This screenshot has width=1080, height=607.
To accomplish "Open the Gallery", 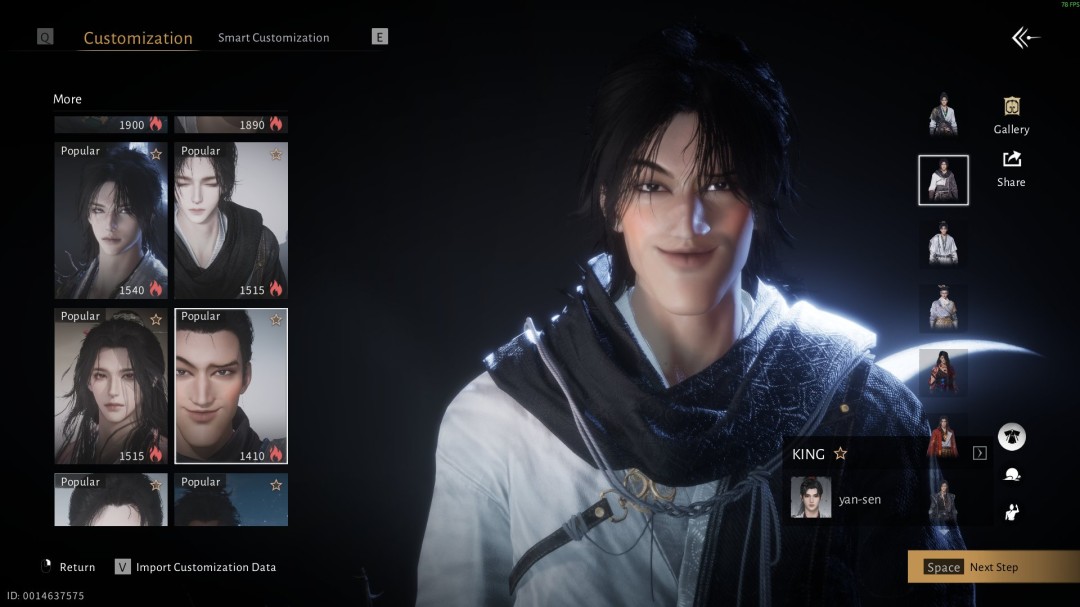I will (x=1011, y=115).
